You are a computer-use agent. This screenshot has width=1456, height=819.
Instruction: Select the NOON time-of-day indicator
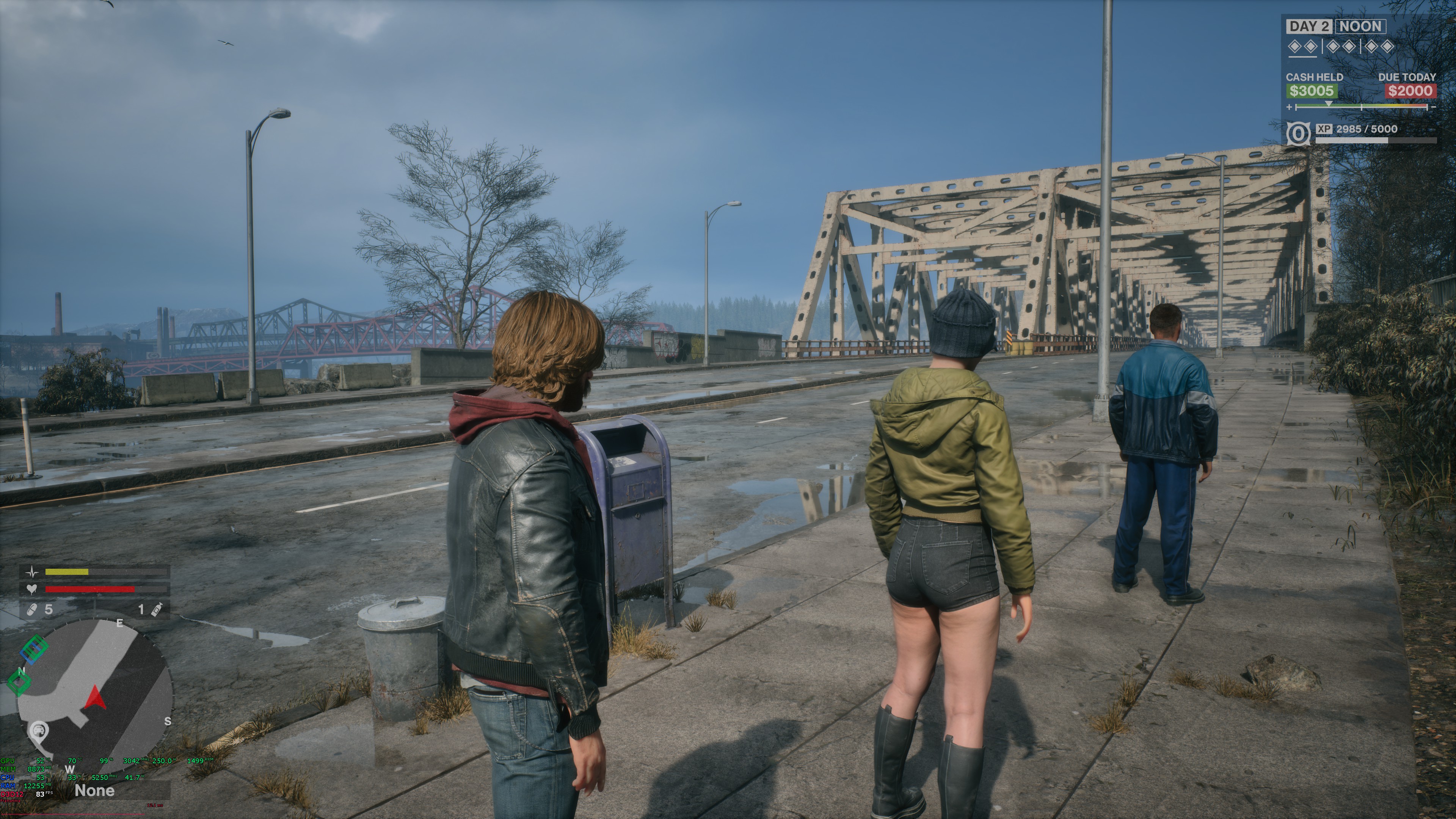[1360, 27]
